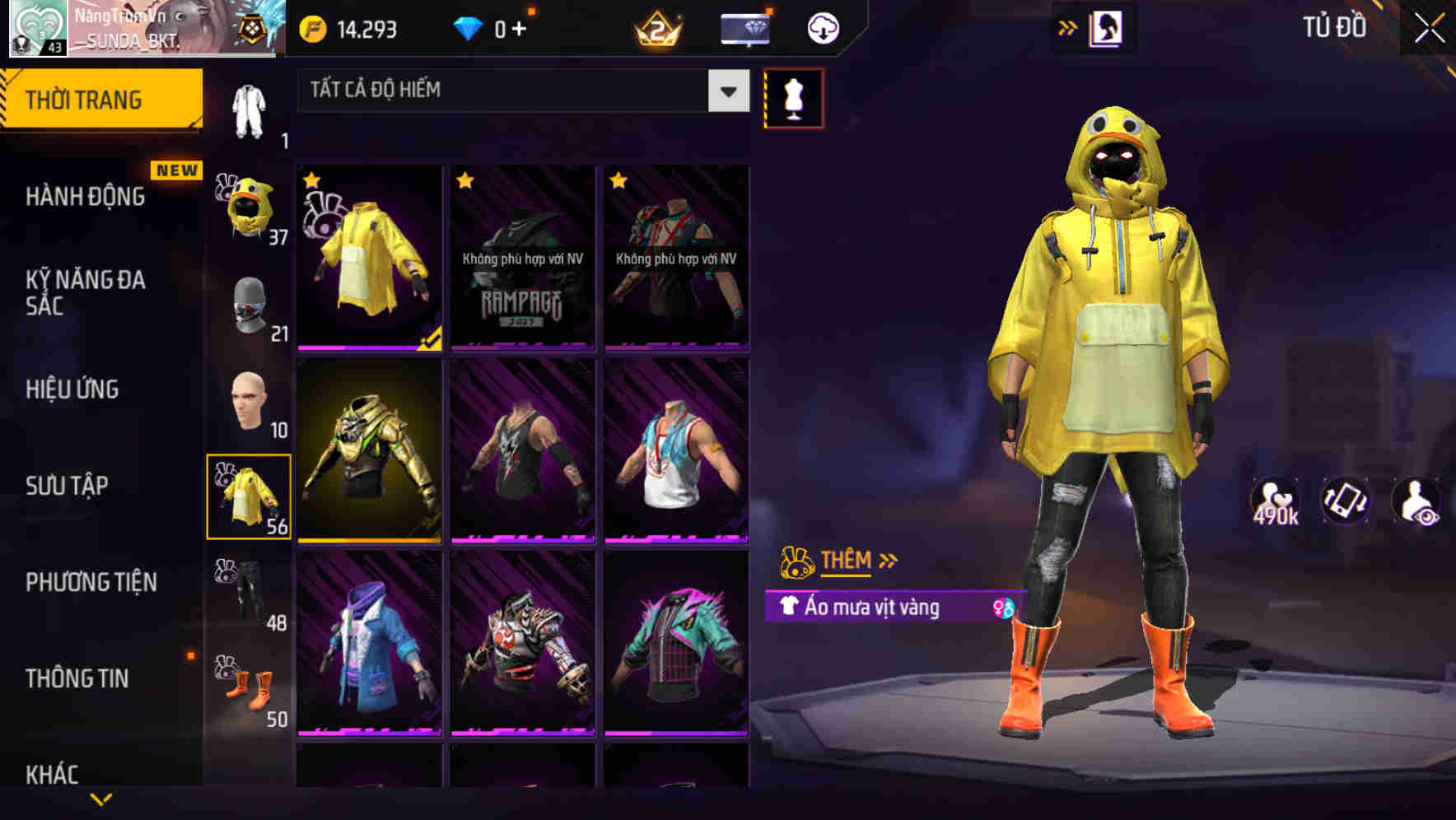Click the mannequin outfit display icon
1456x820 pixels.
coord(793,97)
